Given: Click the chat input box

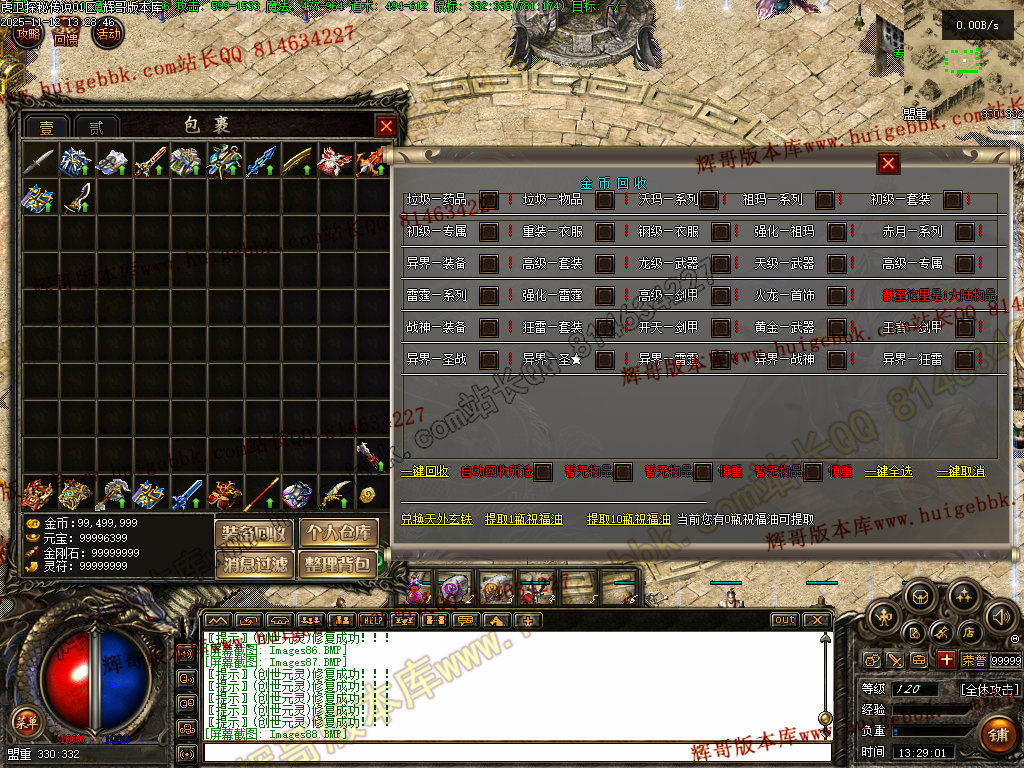Looking at the screenshot, I should (510, 752).
